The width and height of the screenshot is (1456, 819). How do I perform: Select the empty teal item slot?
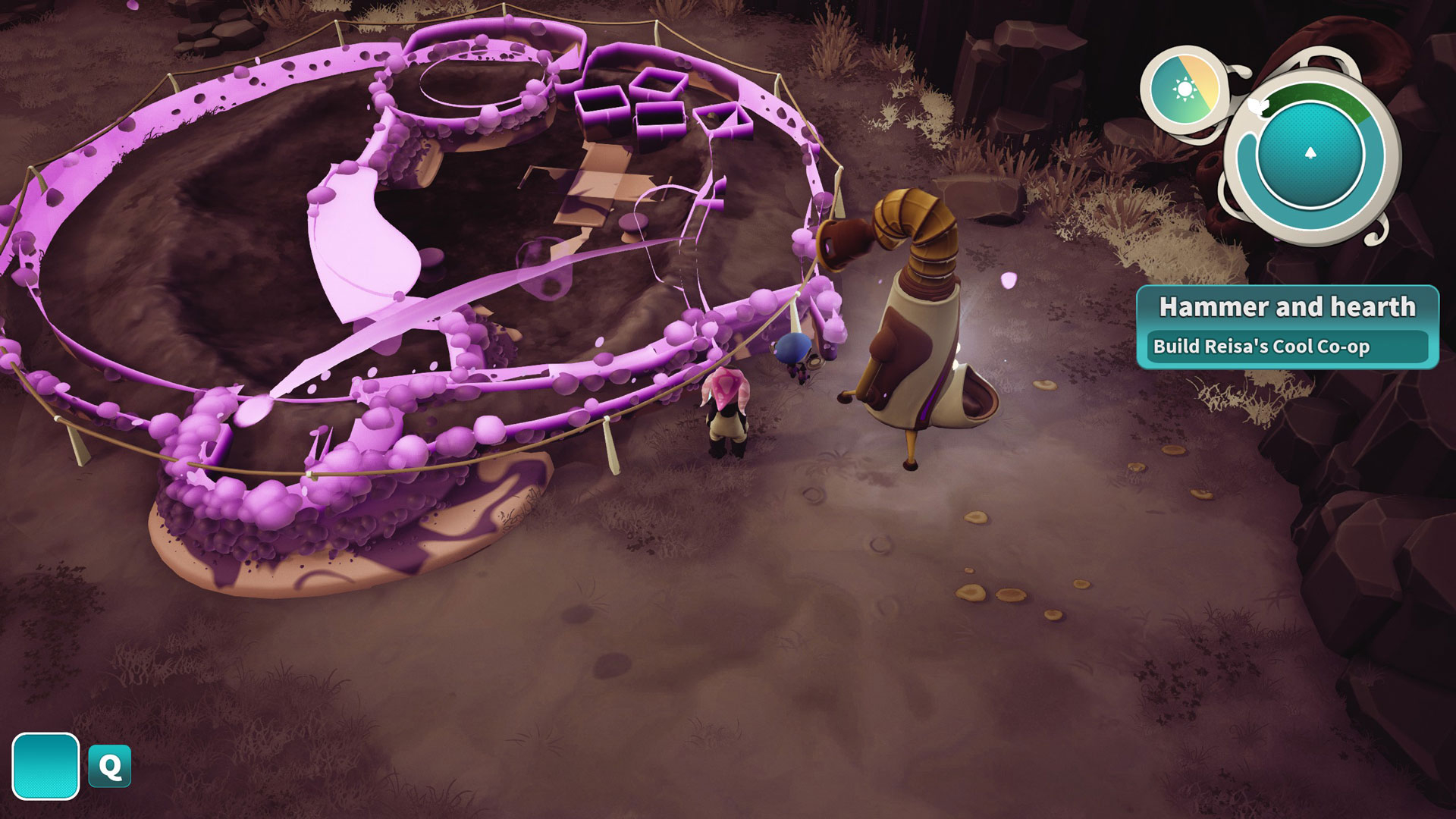coord(45,766)
